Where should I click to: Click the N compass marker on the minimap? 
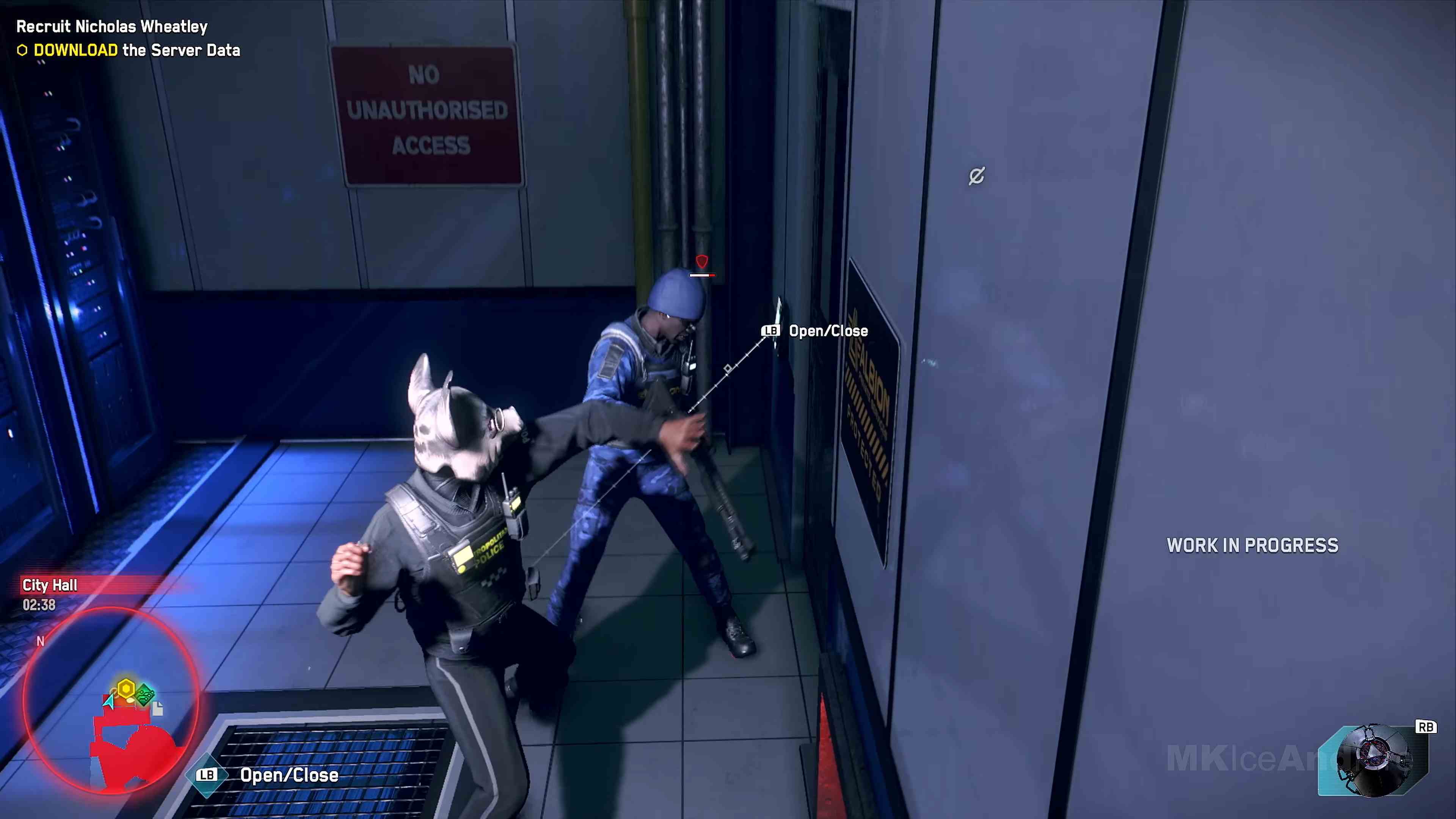coord(40,641)
